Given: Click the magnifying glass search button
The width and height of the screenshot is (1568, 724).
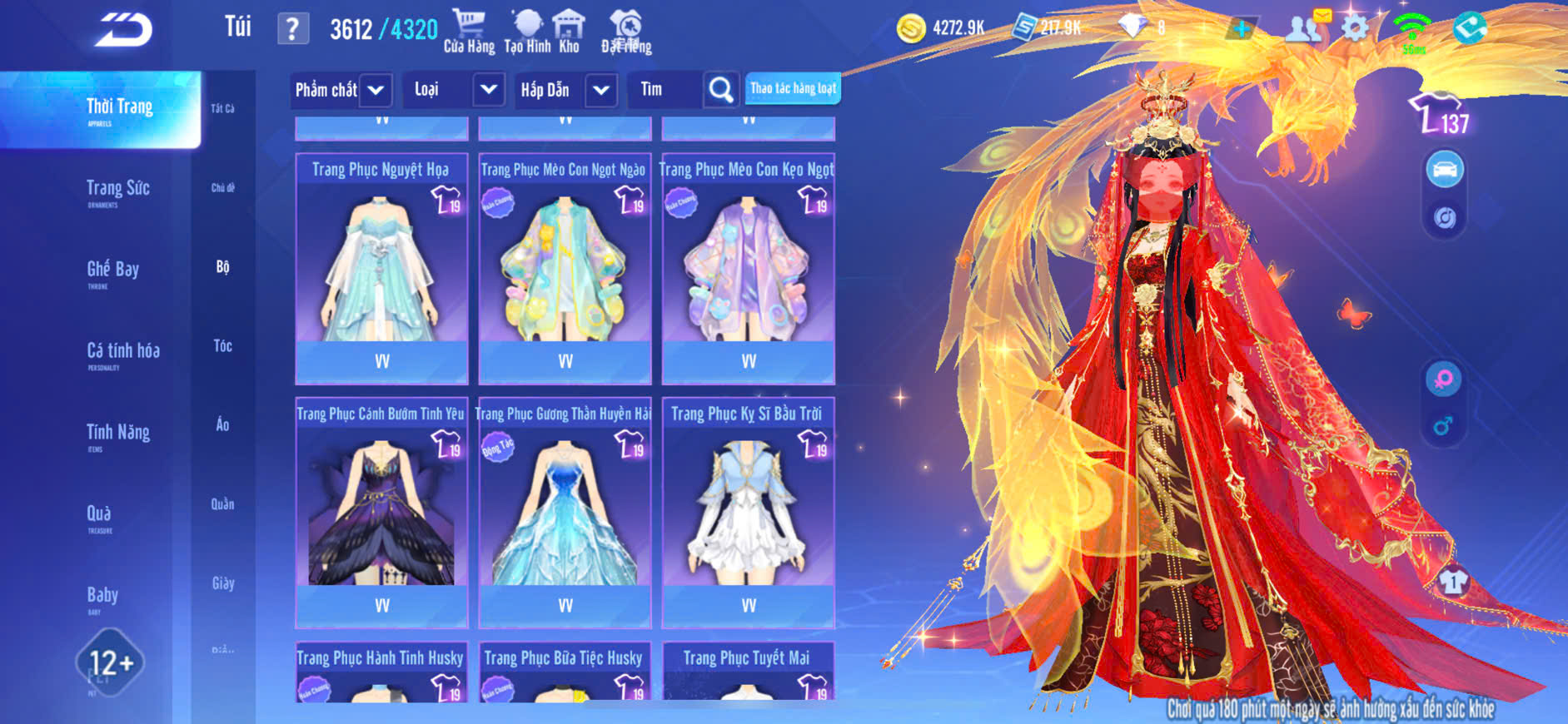Looking at the screenshot, I should click(x=720, y=90).
